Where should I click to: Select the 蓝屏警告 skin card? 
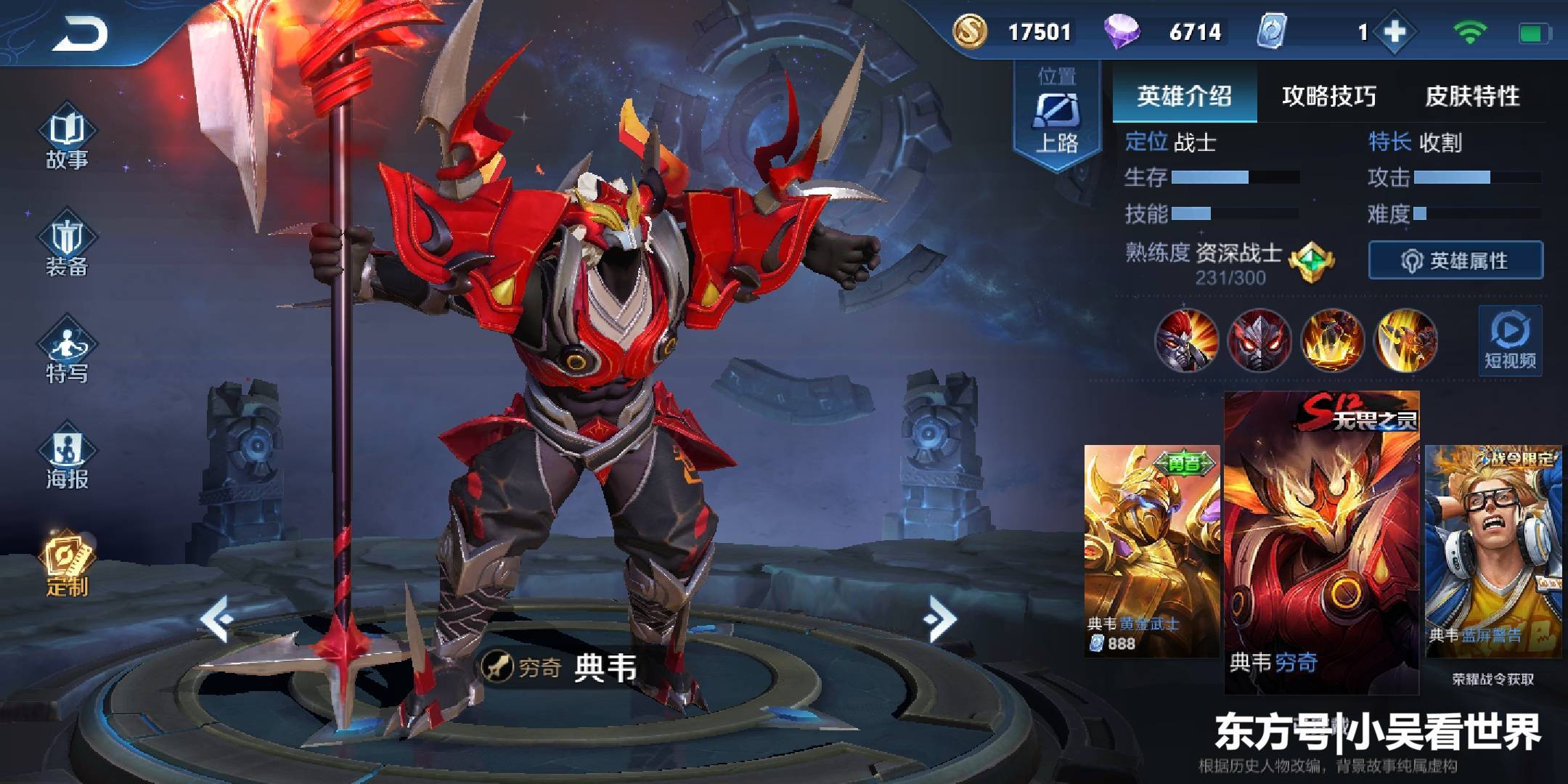(x=1493, y=550)
